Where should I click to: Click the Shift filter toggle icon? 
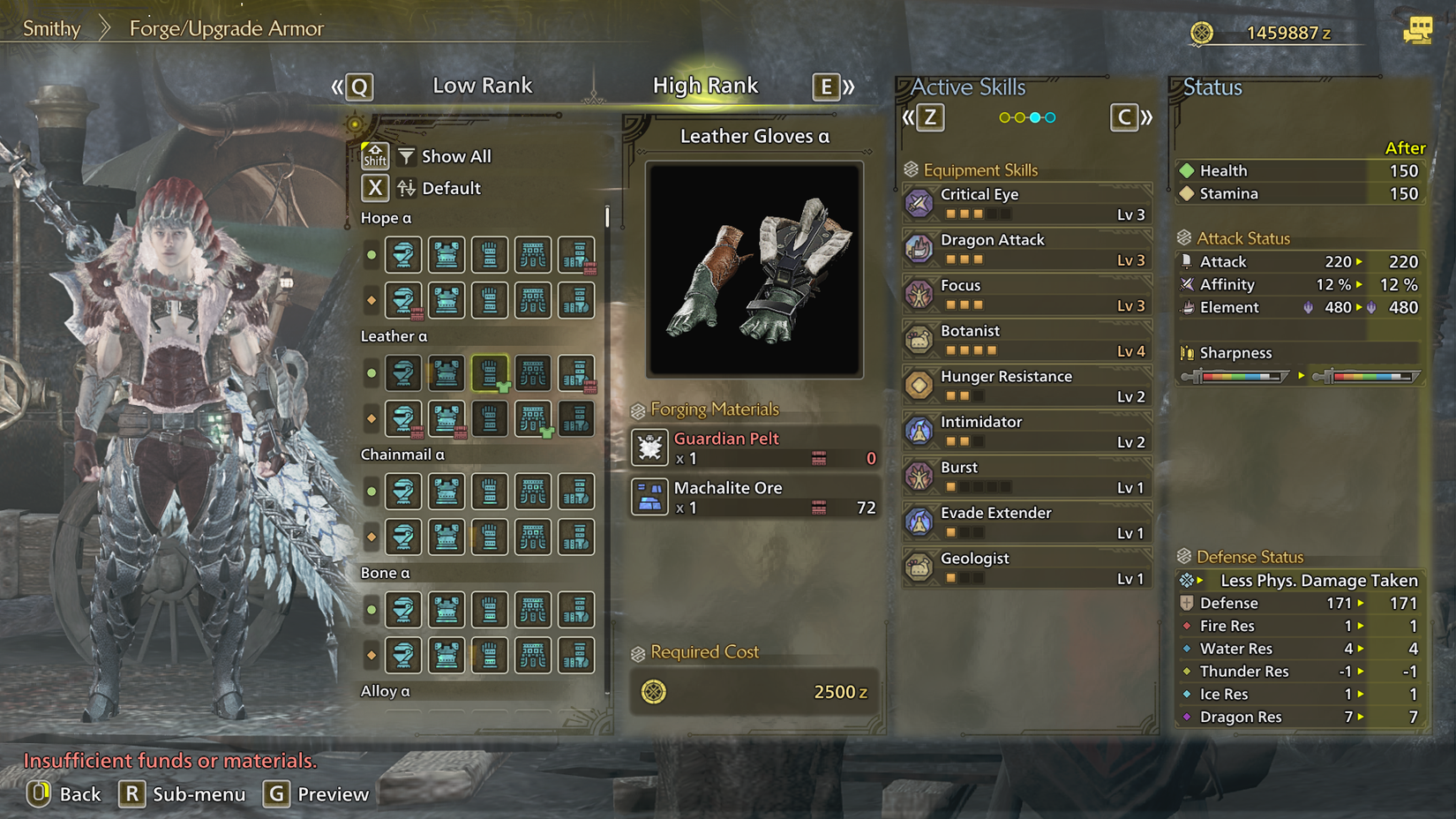click(x=375, y=155)
